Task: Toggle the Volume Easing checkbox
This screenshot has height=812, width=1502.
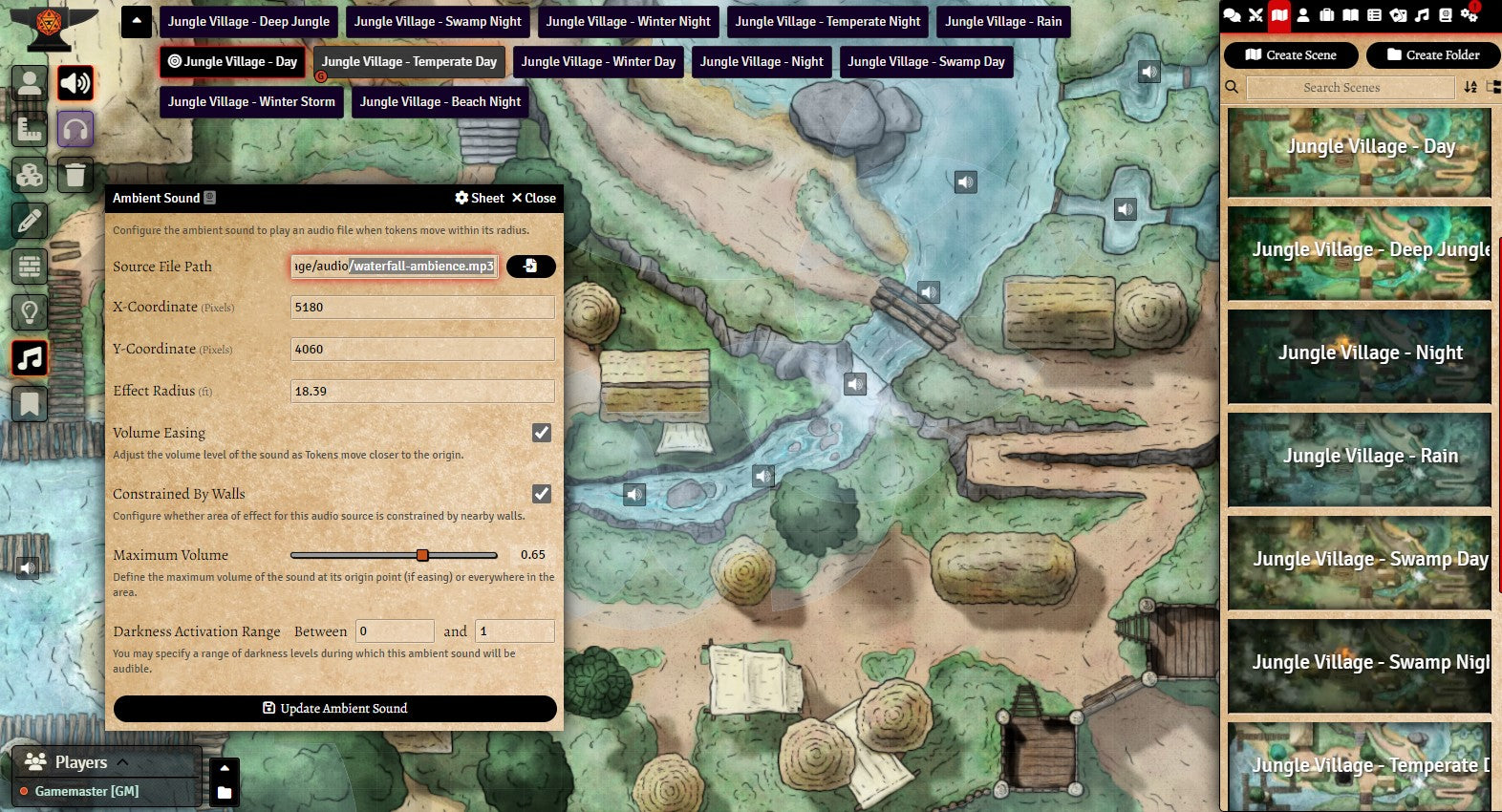Action: point(542,433)
